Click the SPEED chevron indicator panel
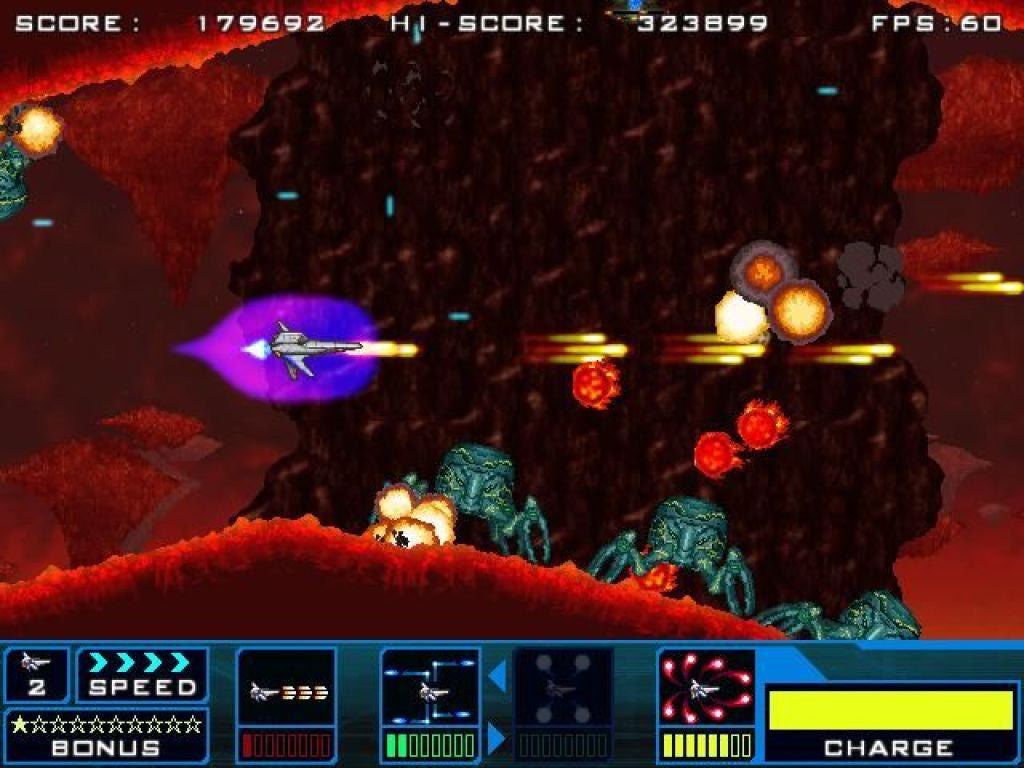This screenshot has width=1024, height=768. pos(142,675)
